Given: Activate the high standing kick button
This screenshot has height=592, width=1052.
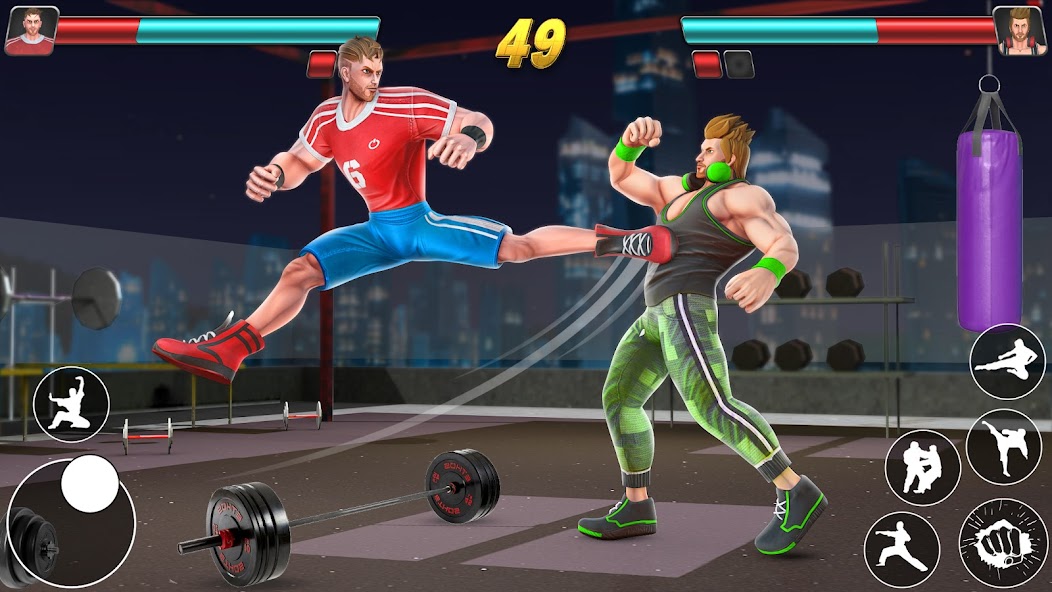Looking at the screenshot, I should (x=1003, y=447).
